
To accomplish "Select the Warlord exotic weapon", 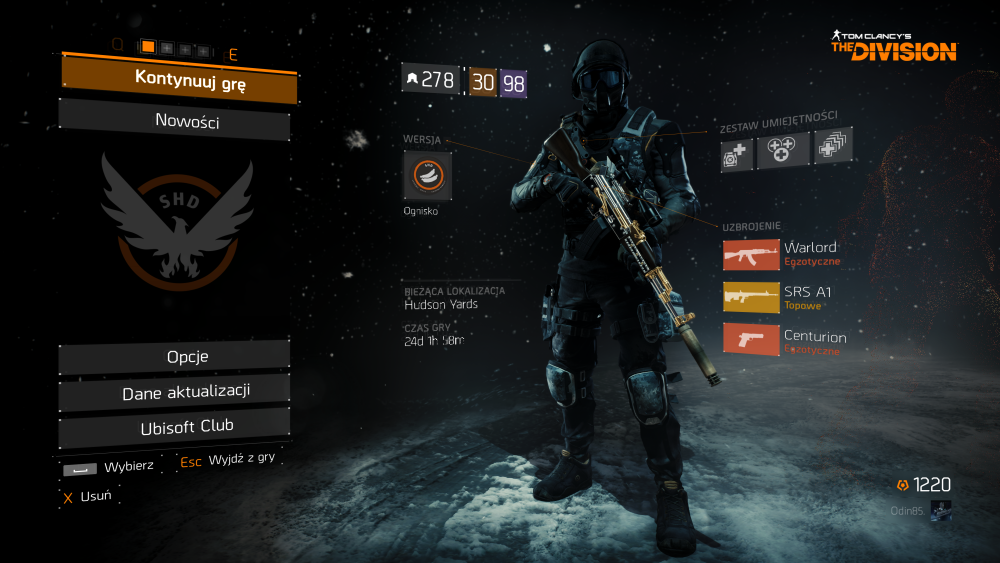I will 751,254.
